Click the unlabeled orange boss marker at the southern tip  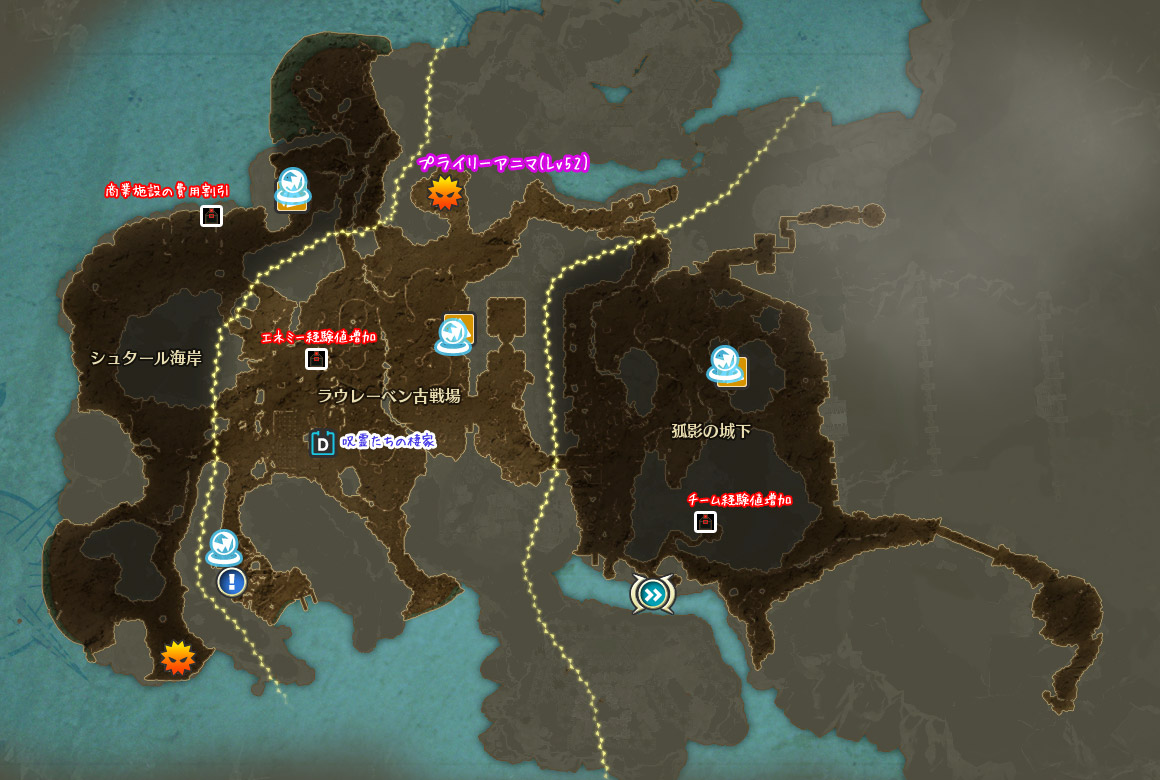pos(178,657)
